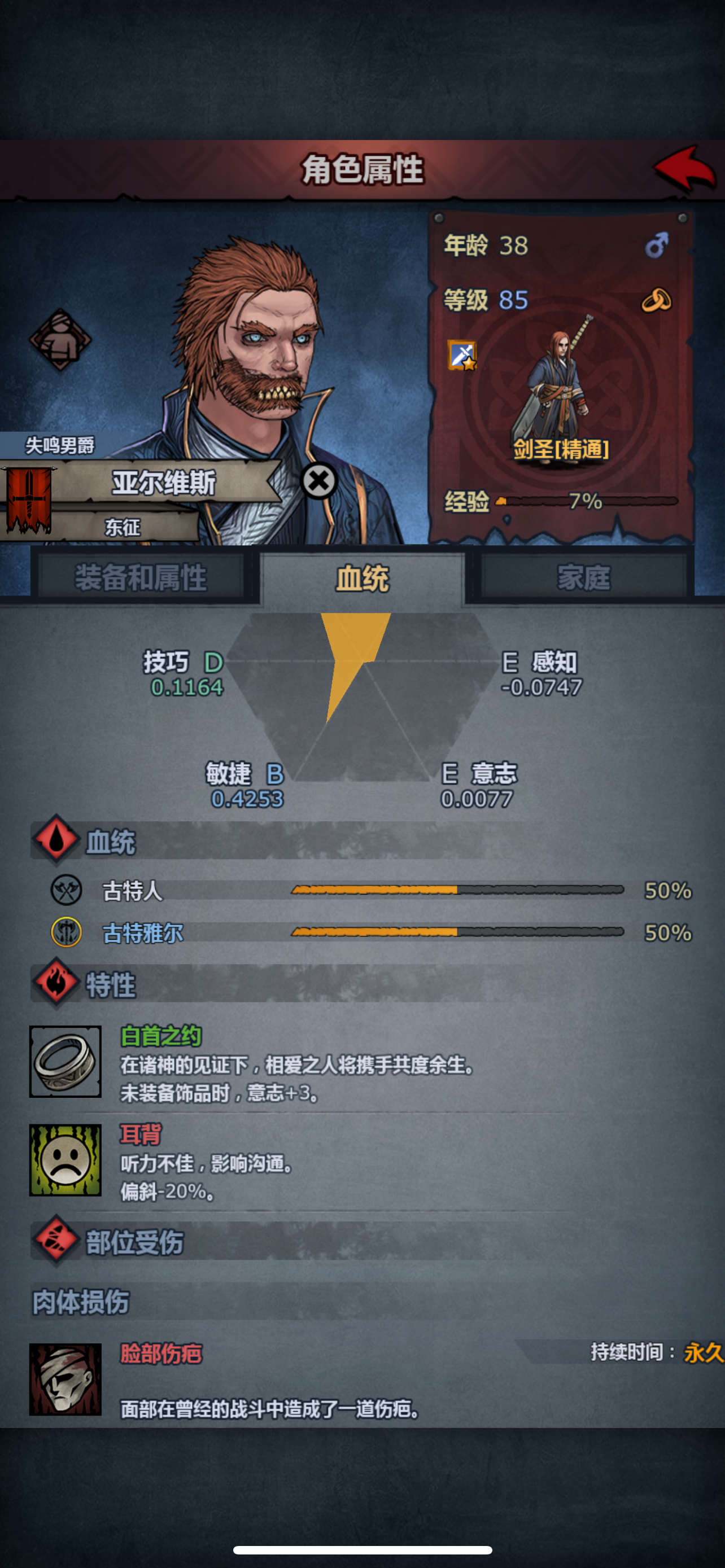Image resolution: width=725 pixels, height=1568 pixels.
Task: Click the crossed axes icon beside 古特人
Action: (67, 890)
